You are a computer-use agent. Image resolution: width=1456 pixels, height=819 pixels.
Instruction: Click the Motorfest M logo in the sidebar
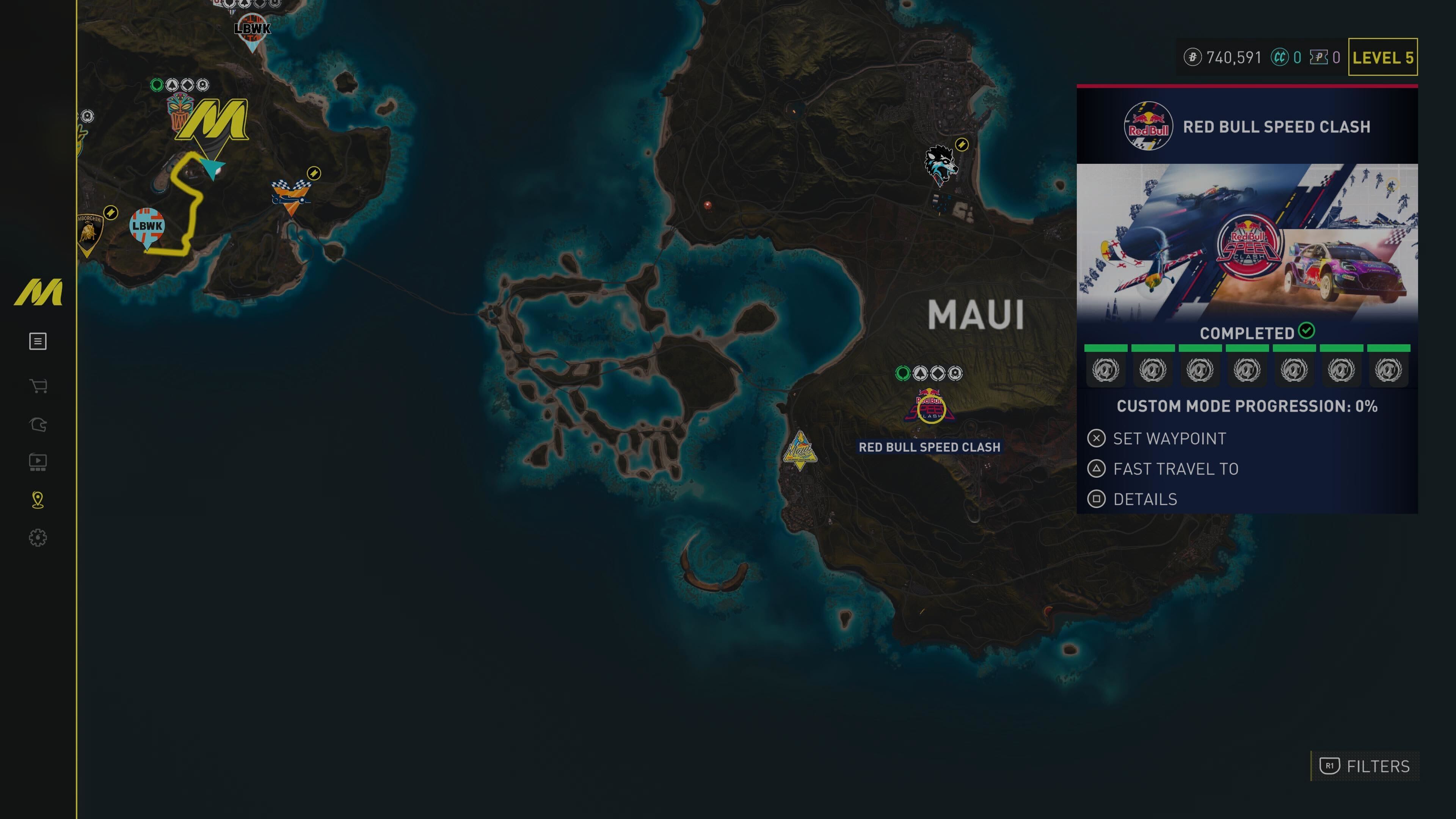click(38, 292)
